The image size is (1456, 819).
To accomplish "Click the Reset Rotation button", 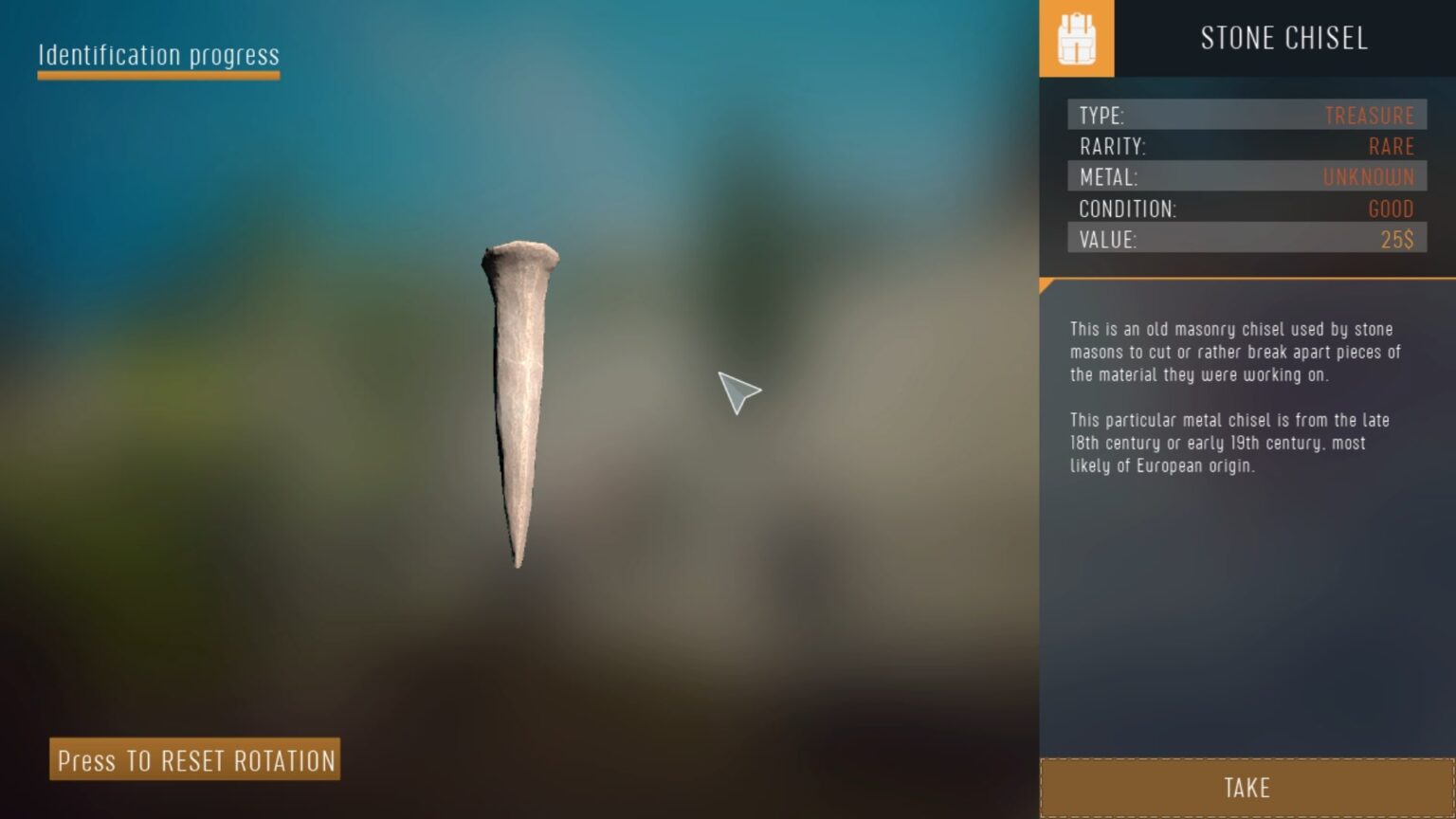I will [195, 759].
